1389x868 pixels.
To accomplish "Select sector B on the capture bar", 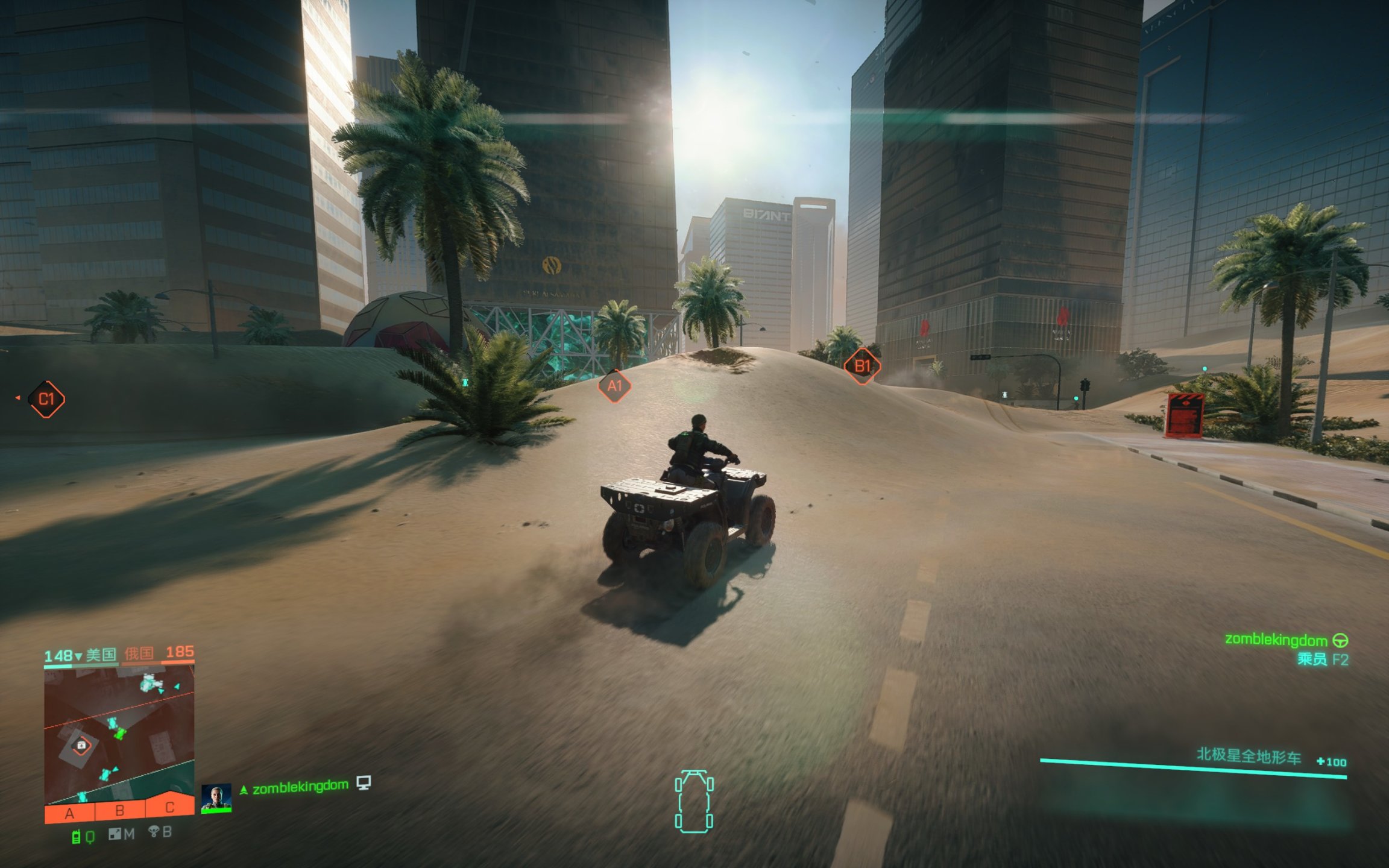I will tap(119, 811).
